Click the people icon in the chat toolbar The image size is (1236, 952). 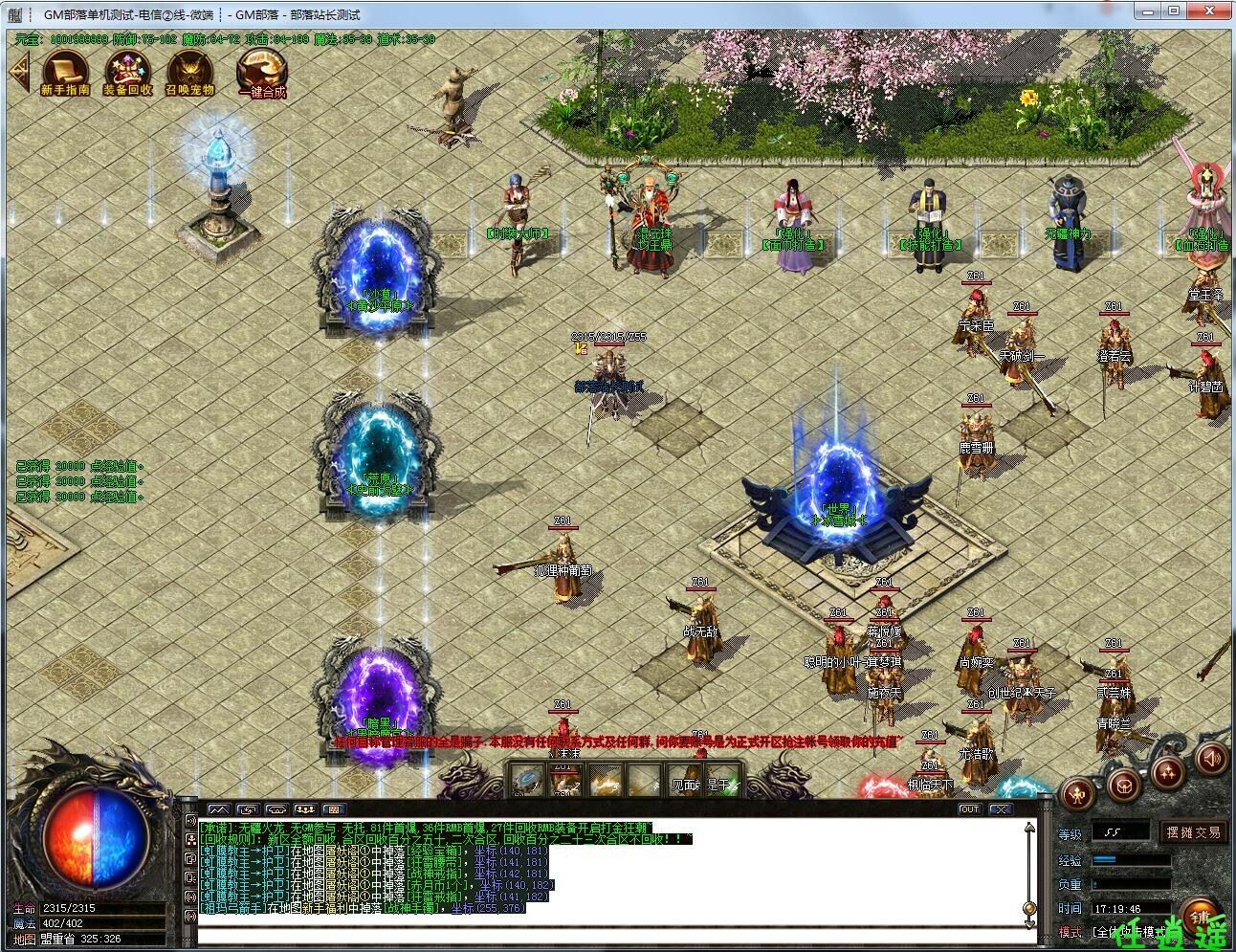tap(305, 809)
